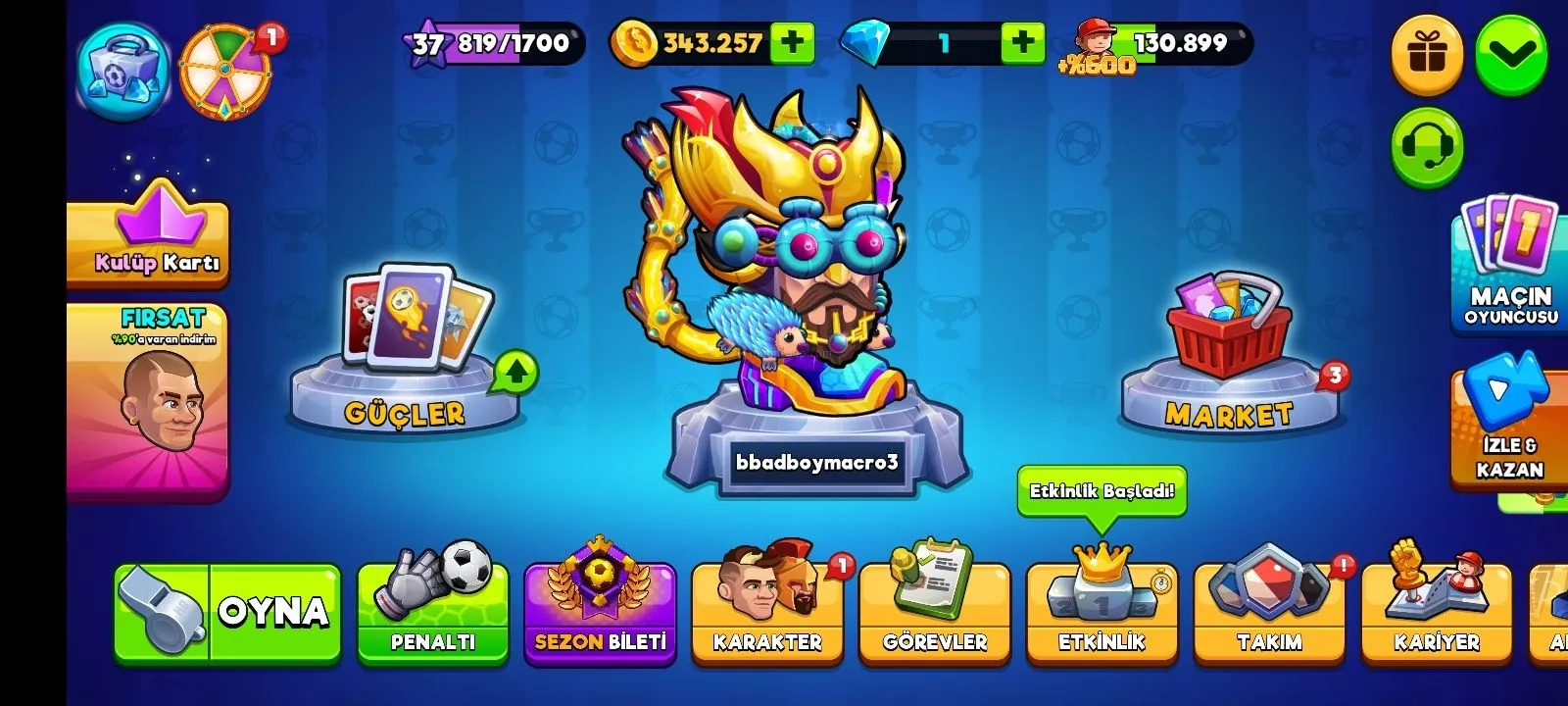Open the SEZON BİLETİ season pass
The image size is (1568, 706).
[600, 613]
